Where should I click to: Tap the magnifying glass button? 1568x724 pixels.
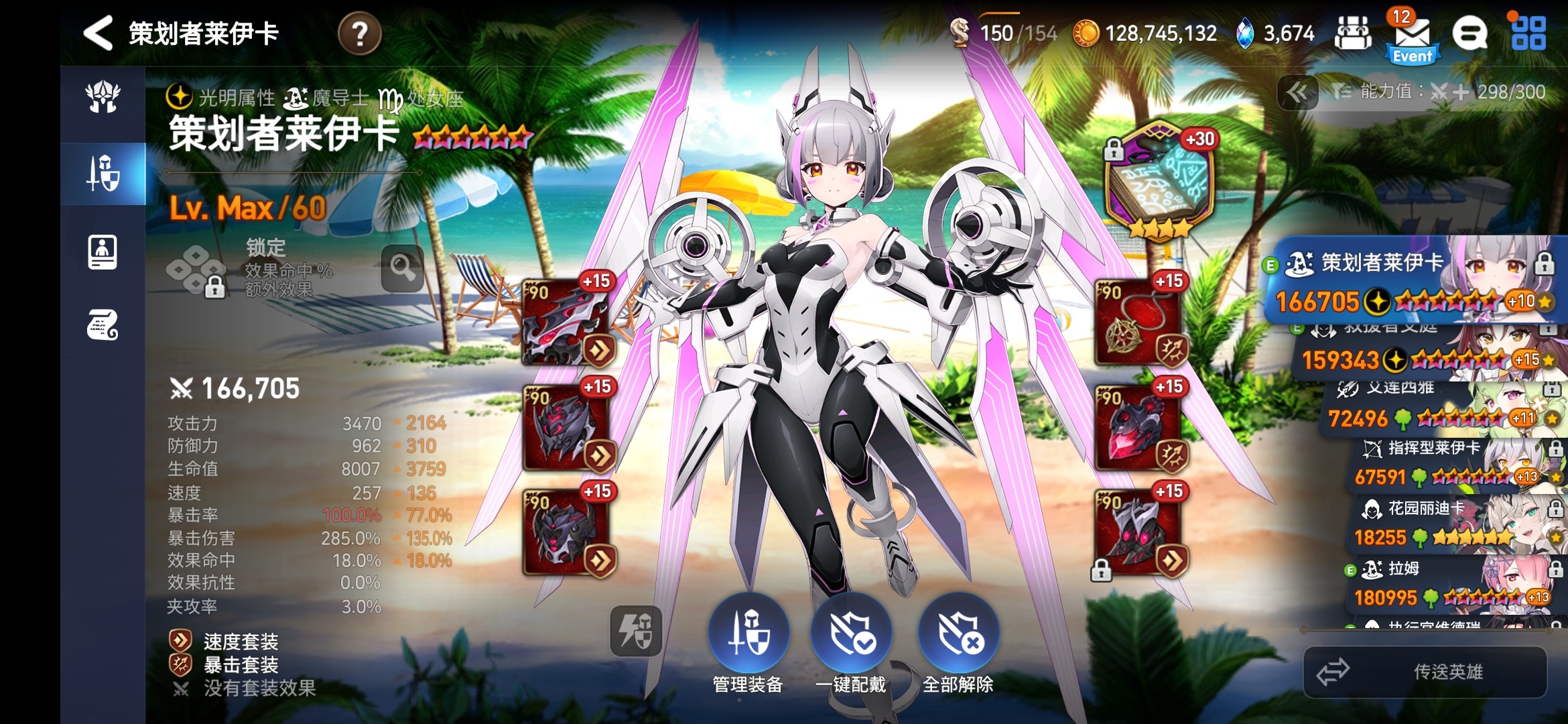[x=403, y=268]
